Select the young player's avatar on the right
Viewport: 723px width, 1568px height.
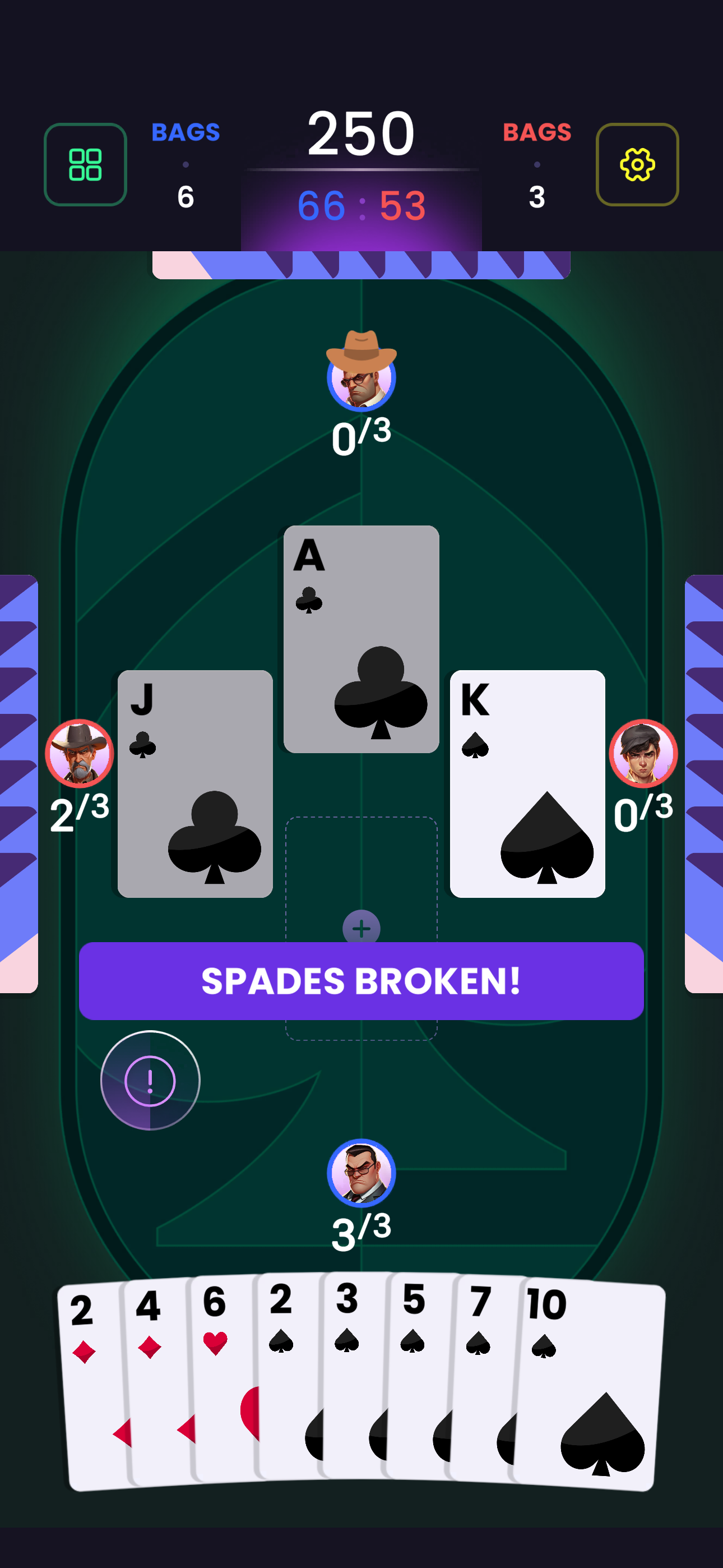(645, 754)
